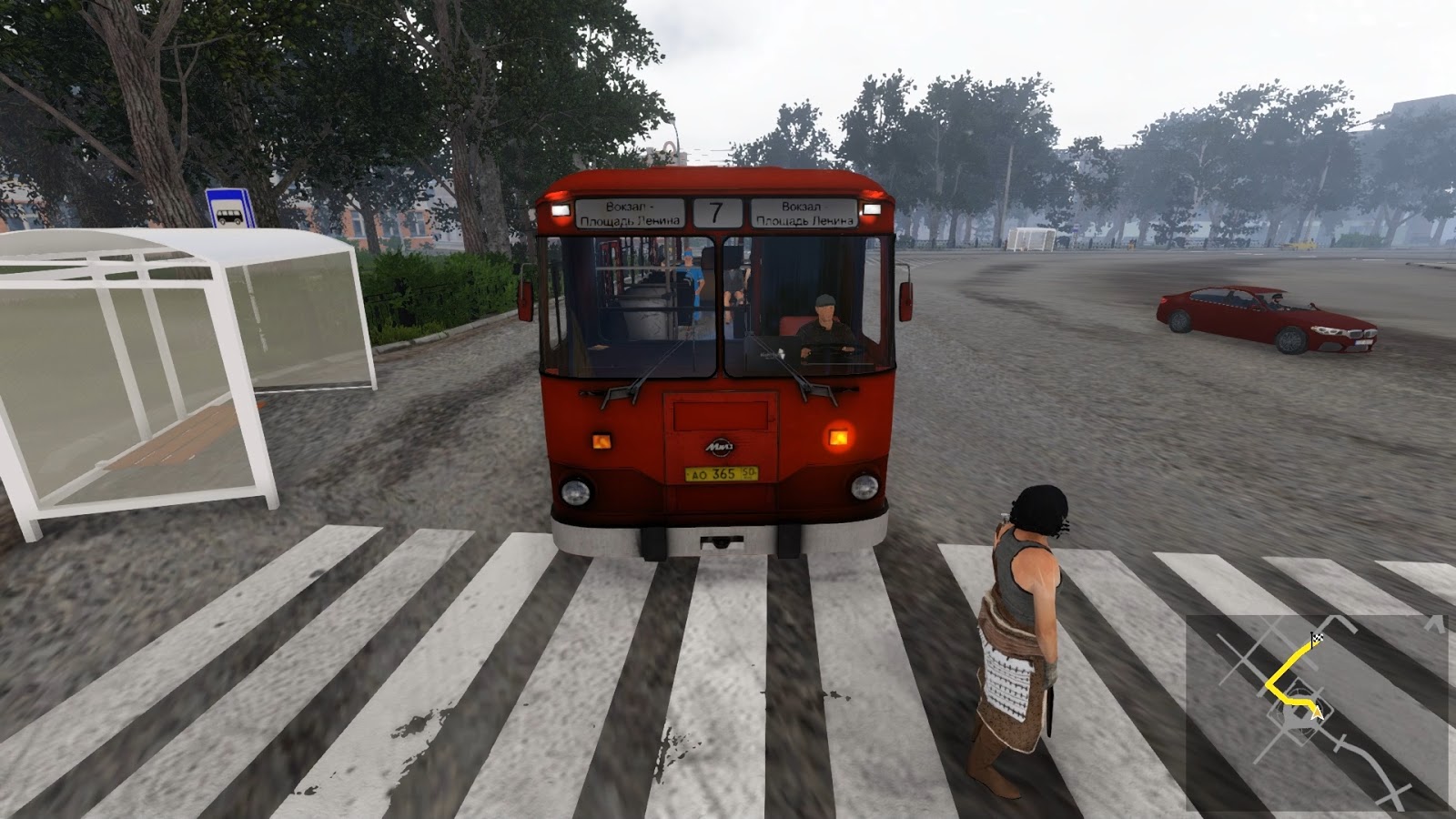1456x819 pixels.
Task: Click the windshield wiper on the driver's side
Action: point(805,387)
